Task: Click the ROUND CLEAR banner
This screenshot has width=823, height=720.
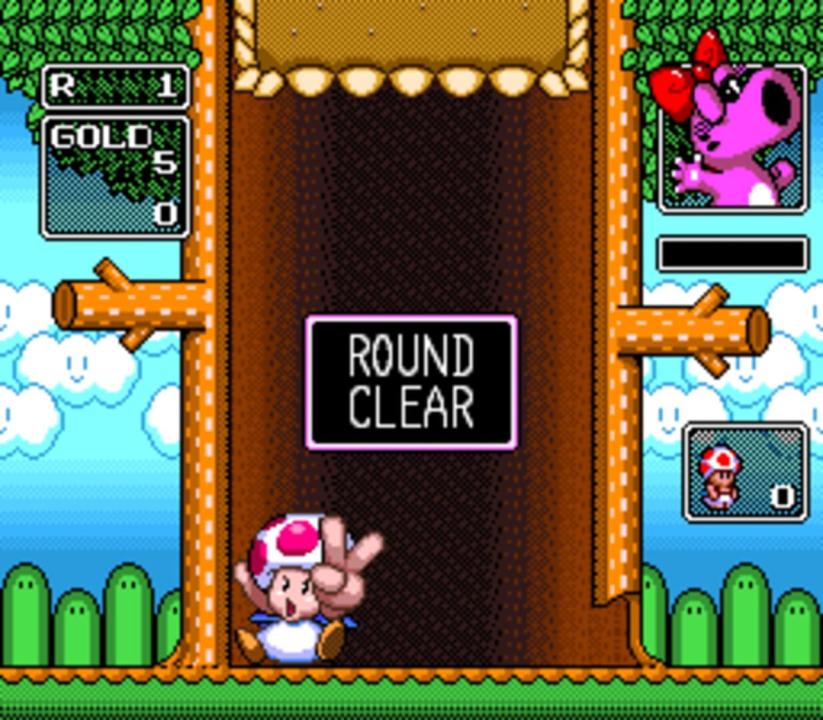Action: (x=411, y=382)
